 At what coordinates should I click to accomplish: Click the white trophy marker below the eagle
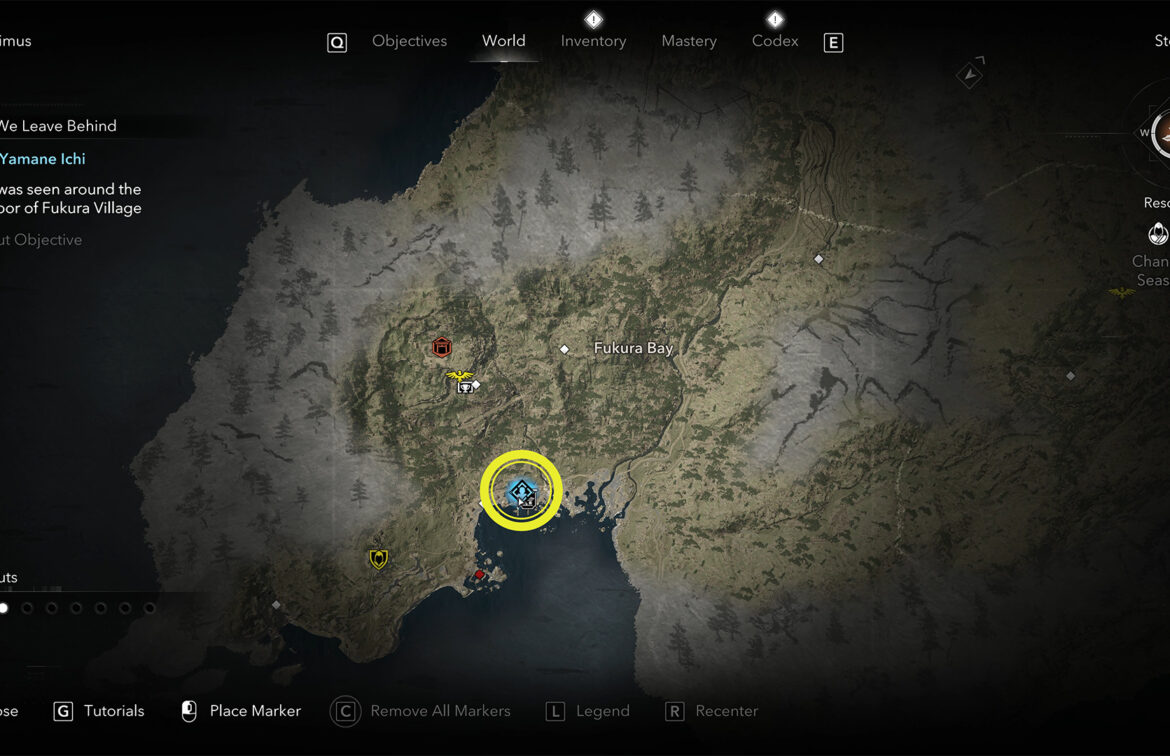[x=464, y=388]
